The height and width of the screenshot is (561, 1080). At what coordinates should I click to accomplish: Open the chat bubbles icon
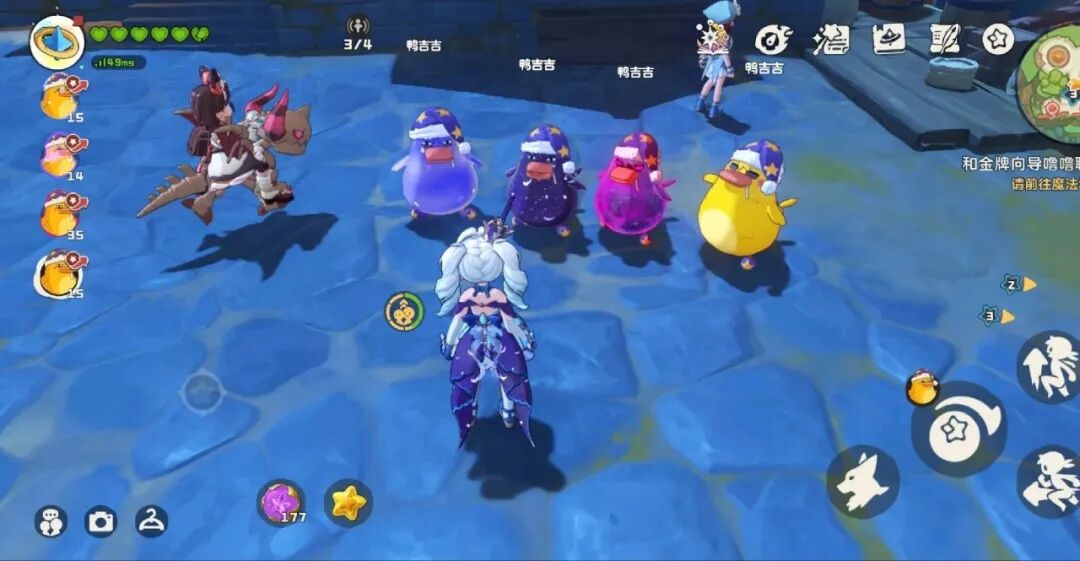tap(51, 521)
